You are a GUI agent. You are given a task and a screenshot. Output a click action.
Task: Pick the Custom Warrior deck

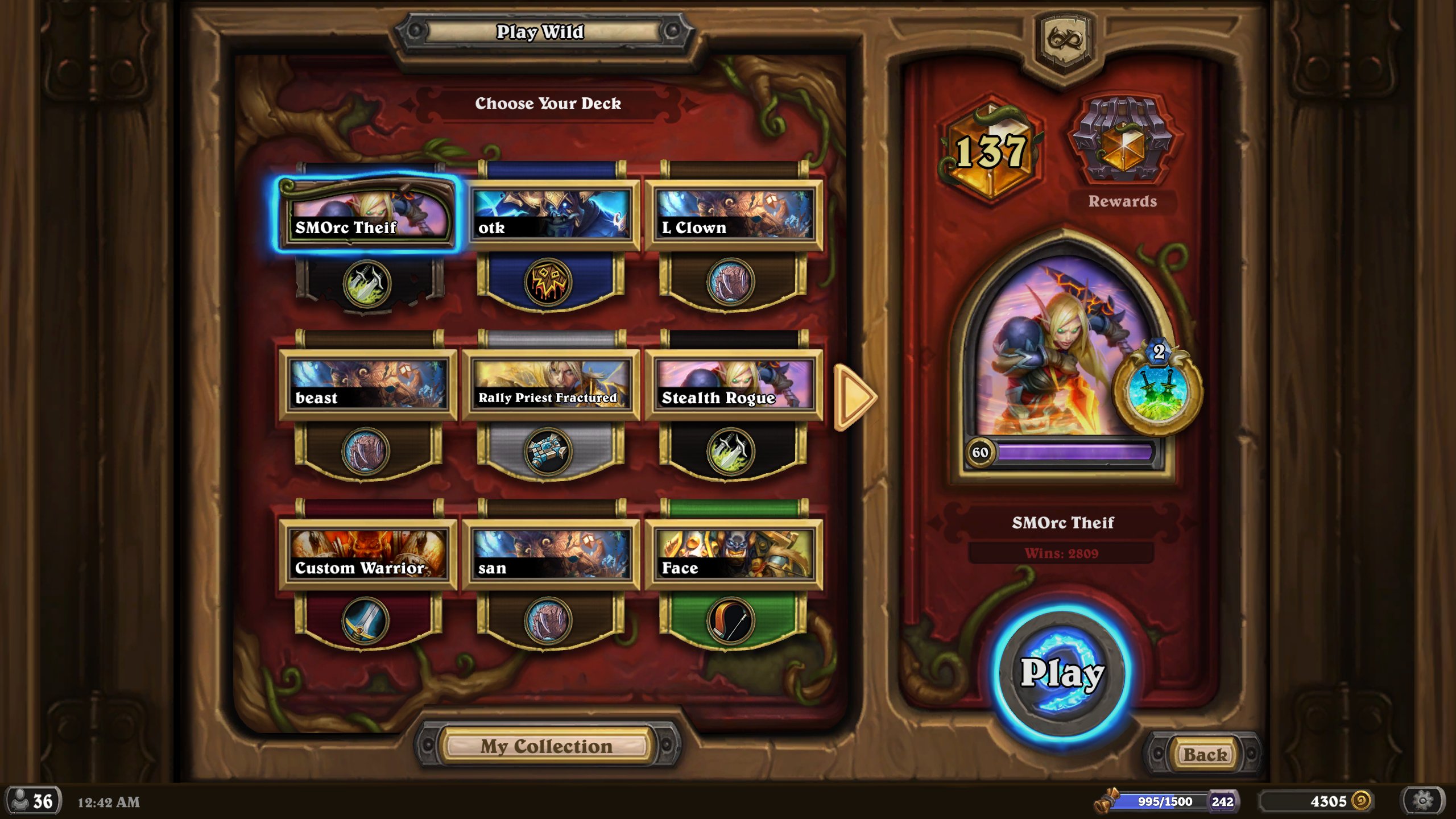368,555
